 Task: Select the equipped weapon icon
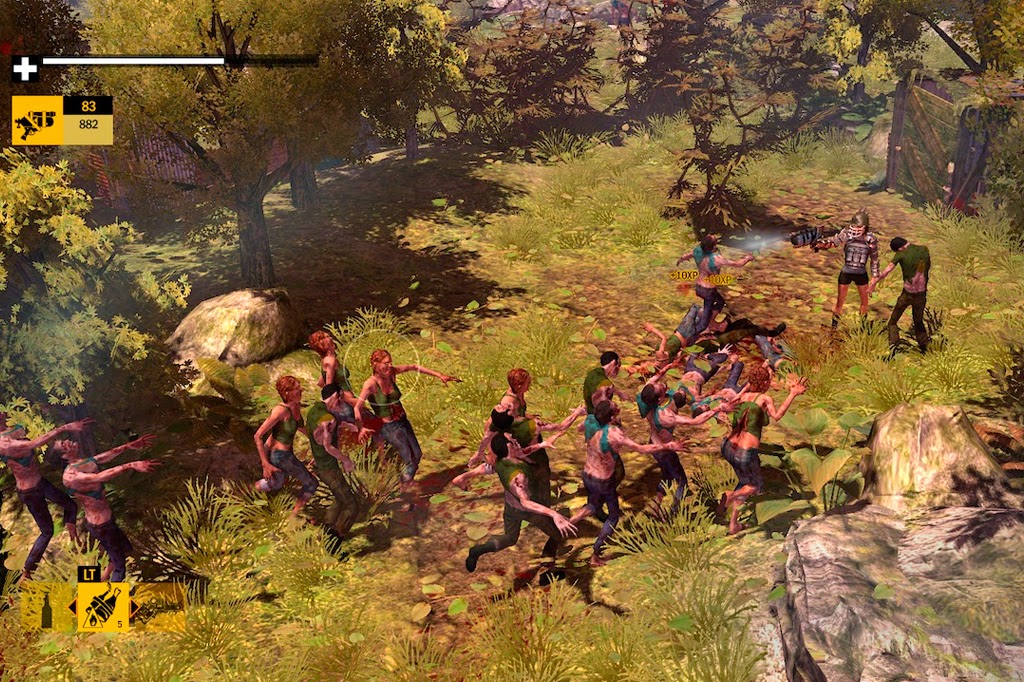click(37, 121)
